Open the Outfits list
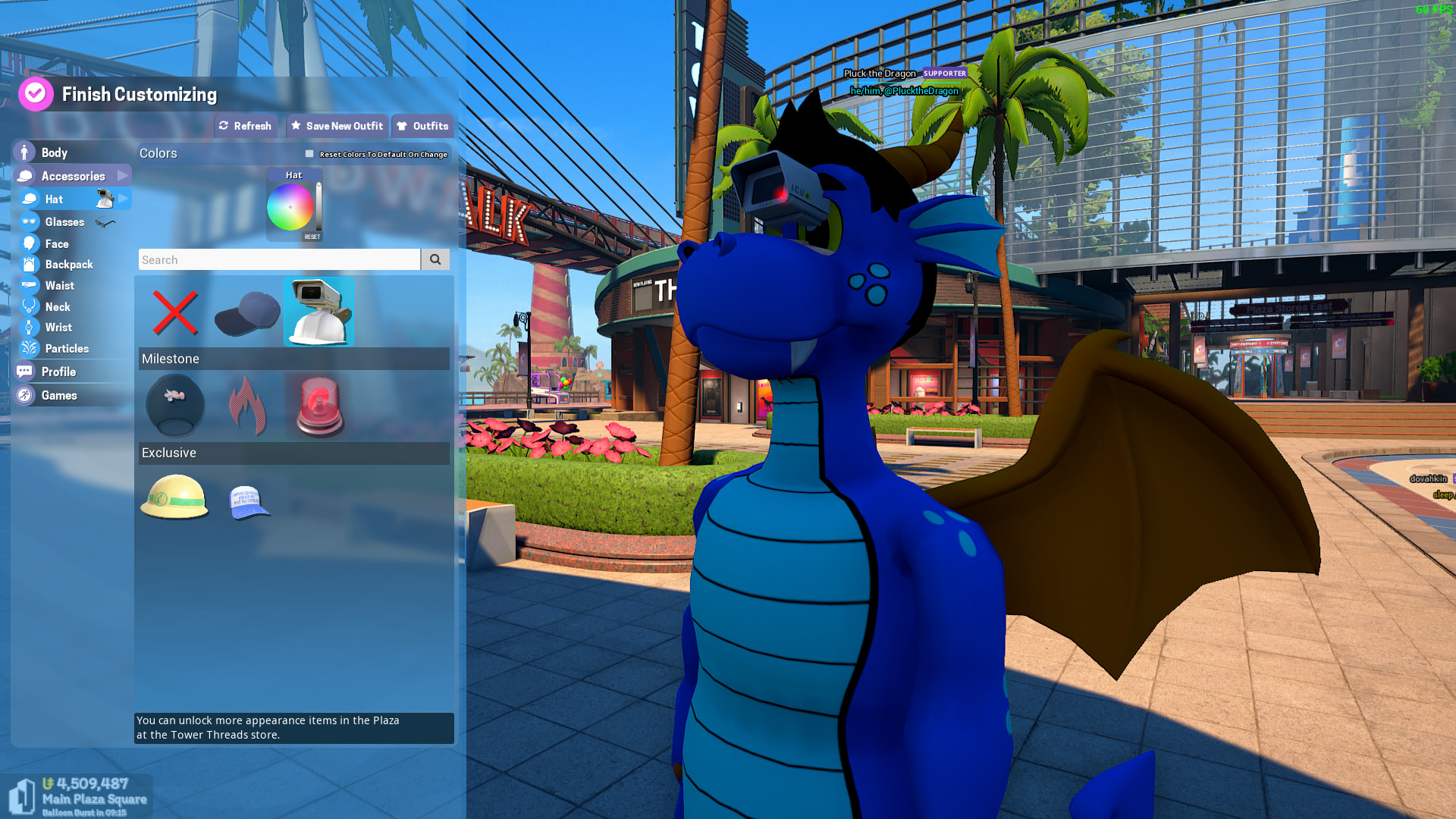 point(422,126)
